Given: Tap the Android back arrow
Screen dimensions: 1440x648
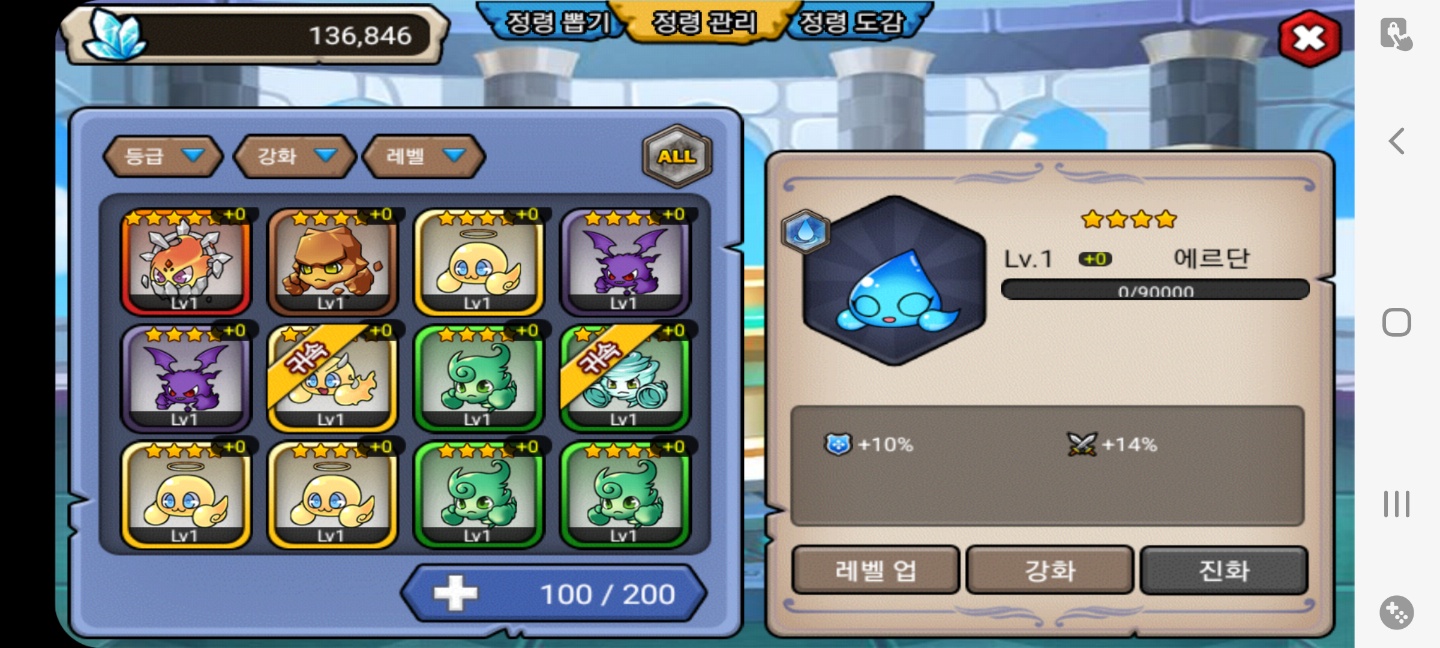Looking at the screenshot, I should click(1397, 142).
